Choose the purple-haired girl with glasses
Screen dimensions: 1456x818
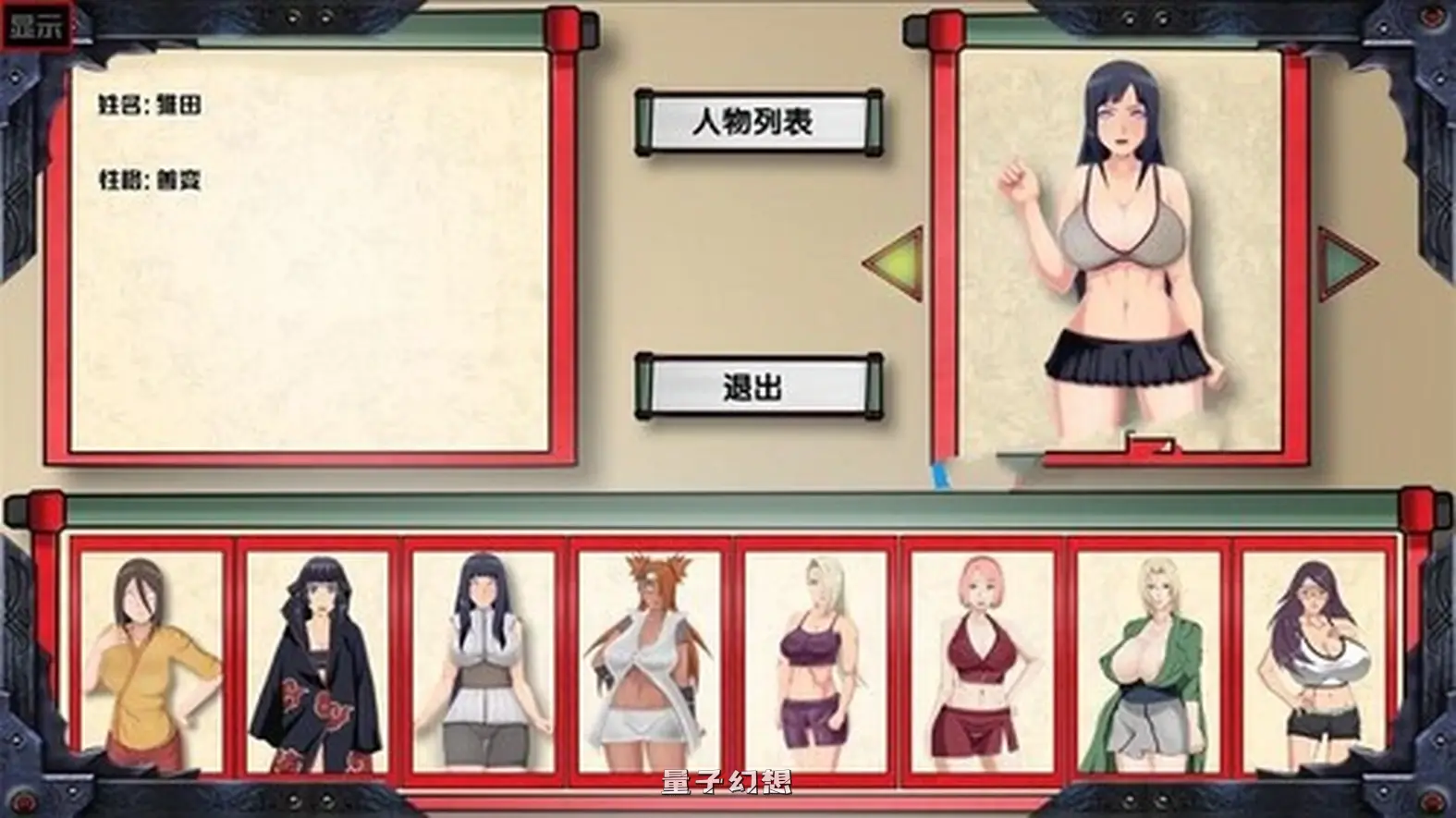tap(1313, 665)
